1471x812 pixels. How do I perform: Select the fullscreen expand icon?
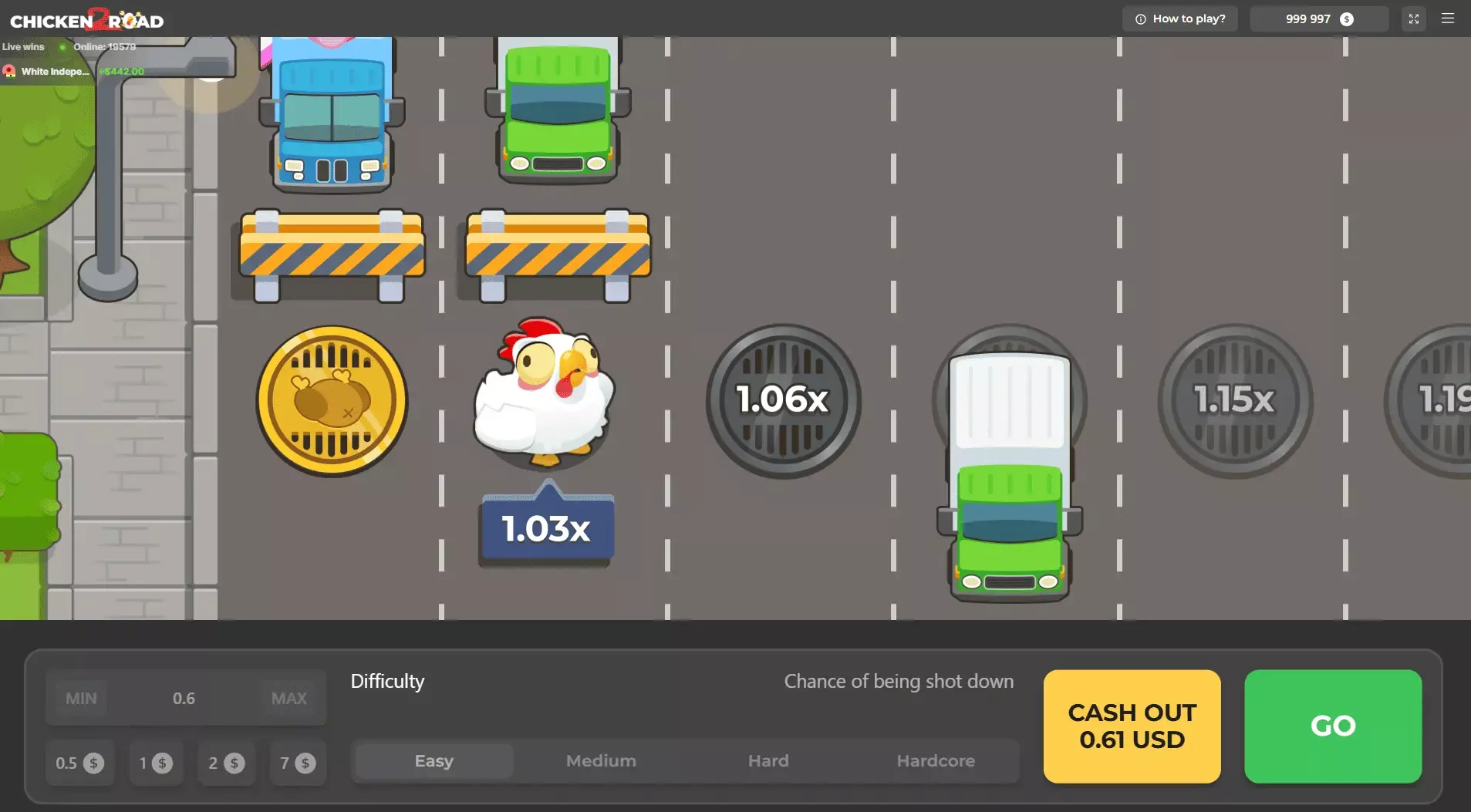pyautogui.click(x=1413, y=18)
